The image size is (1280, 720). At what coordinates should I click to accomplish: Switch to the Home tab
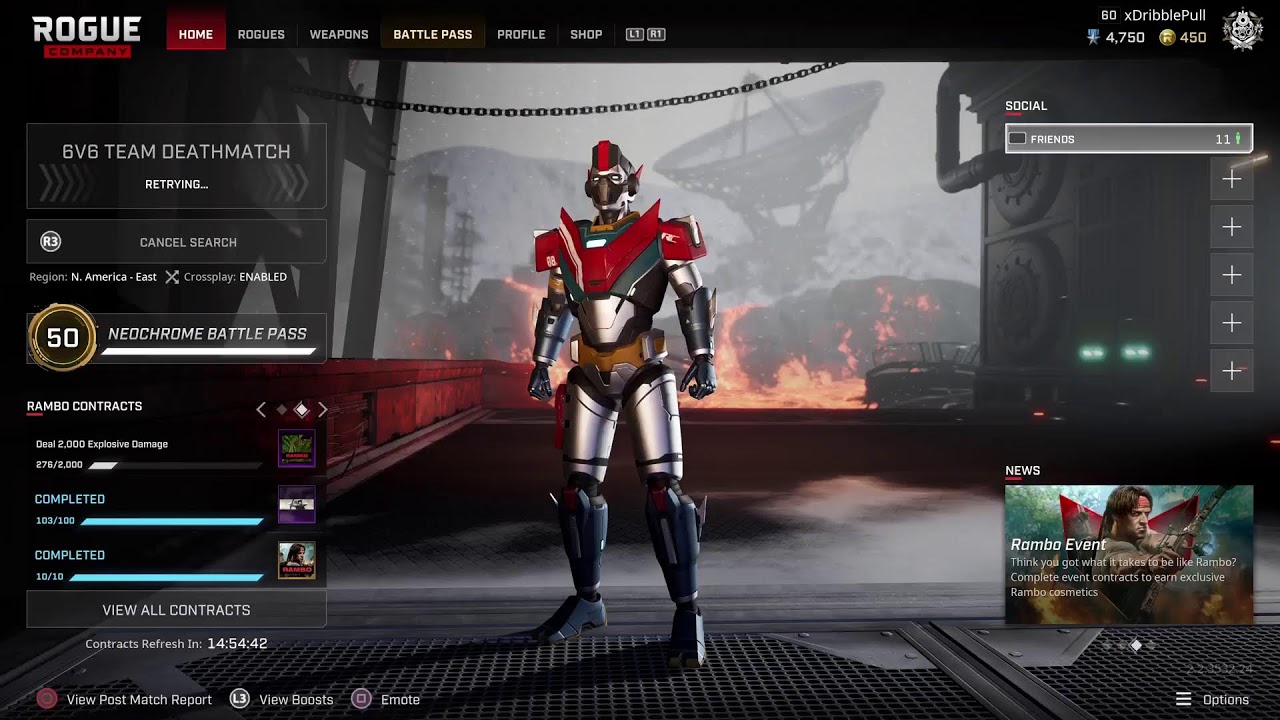195,34
